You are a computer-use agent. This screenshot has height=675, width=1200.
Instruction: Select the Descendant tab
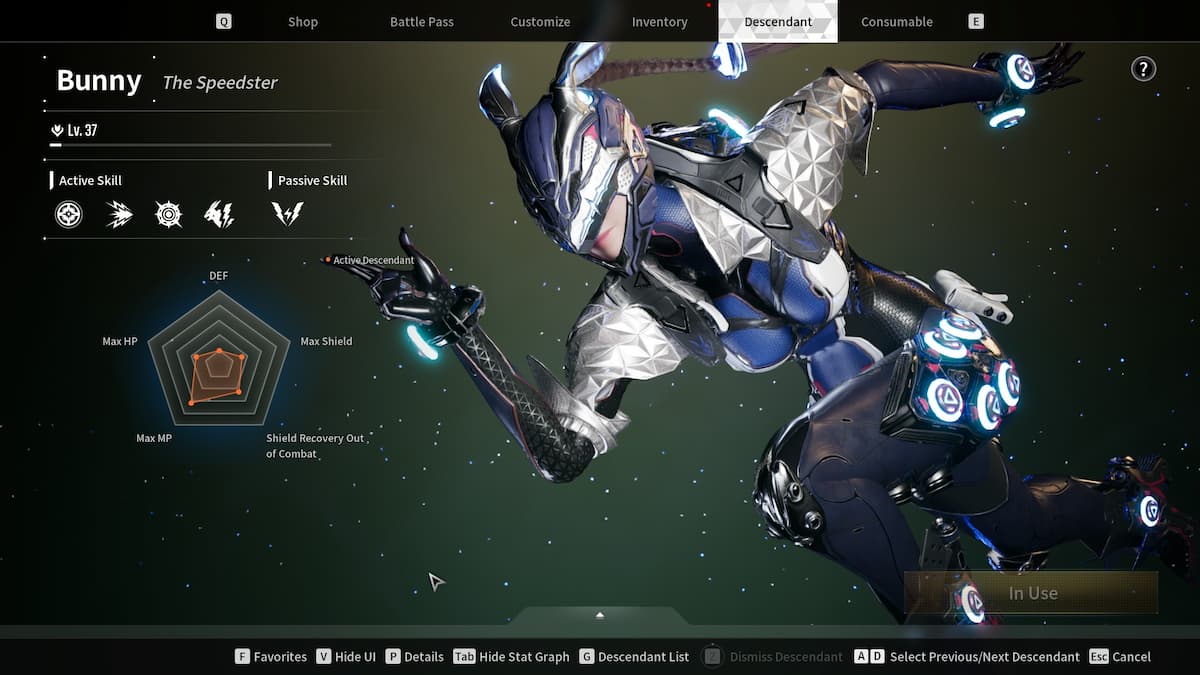[x=778, y=22]
